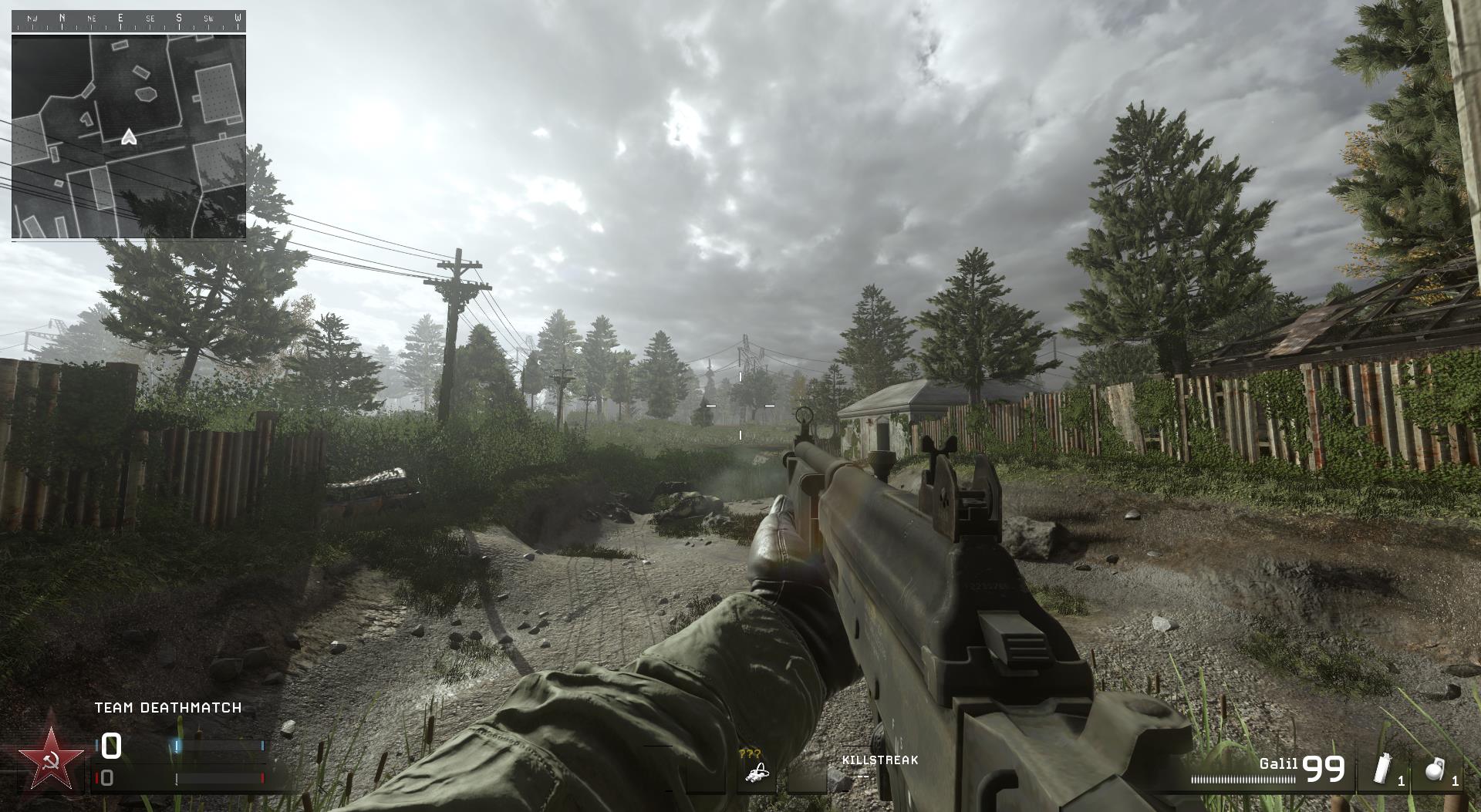Click the 99 ammo counter
1481x812 pixels.
coord(1324,769)
